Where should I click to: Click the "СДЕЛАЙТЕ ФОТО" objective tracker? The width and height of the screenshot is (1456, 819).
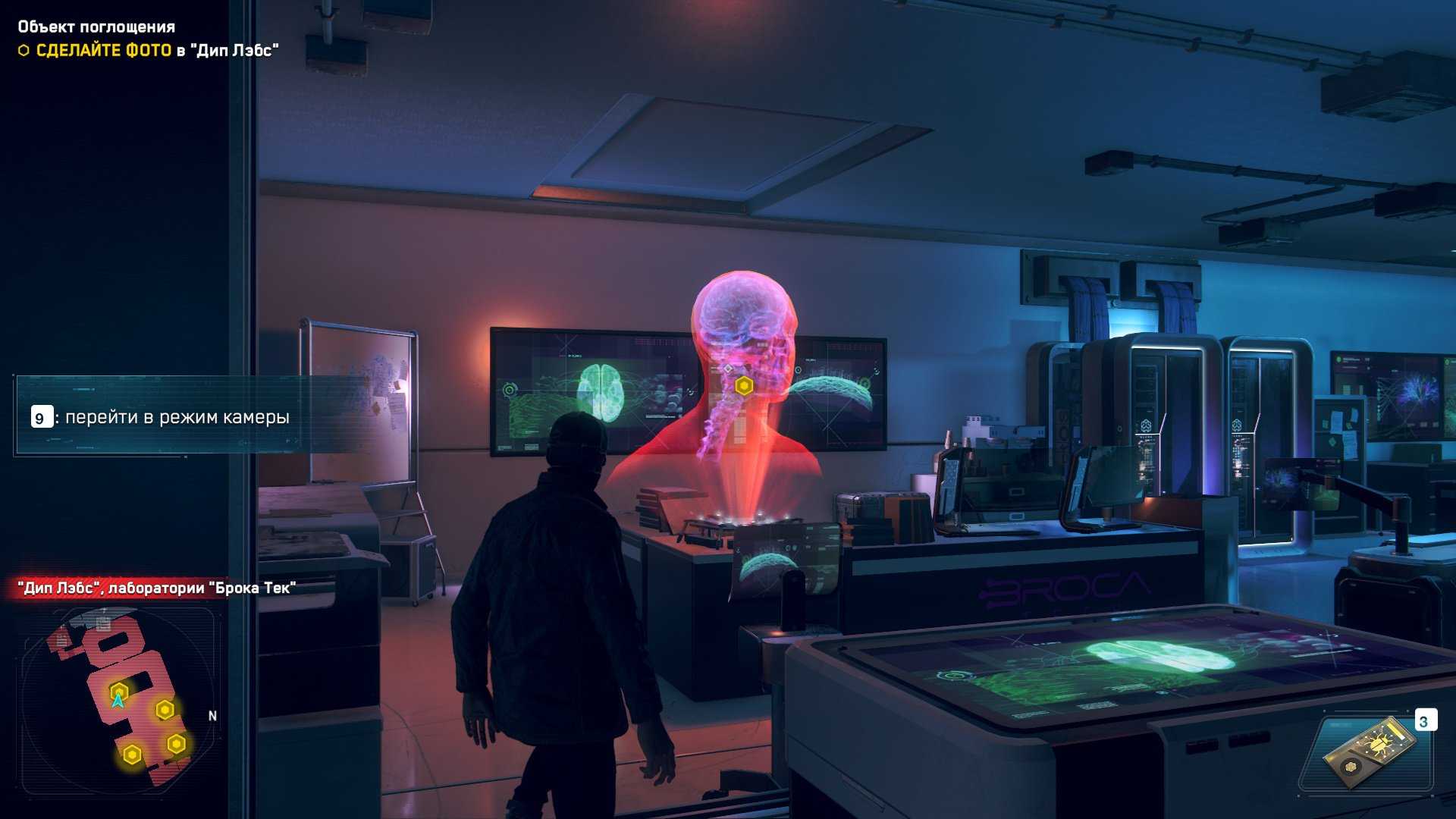104,51
